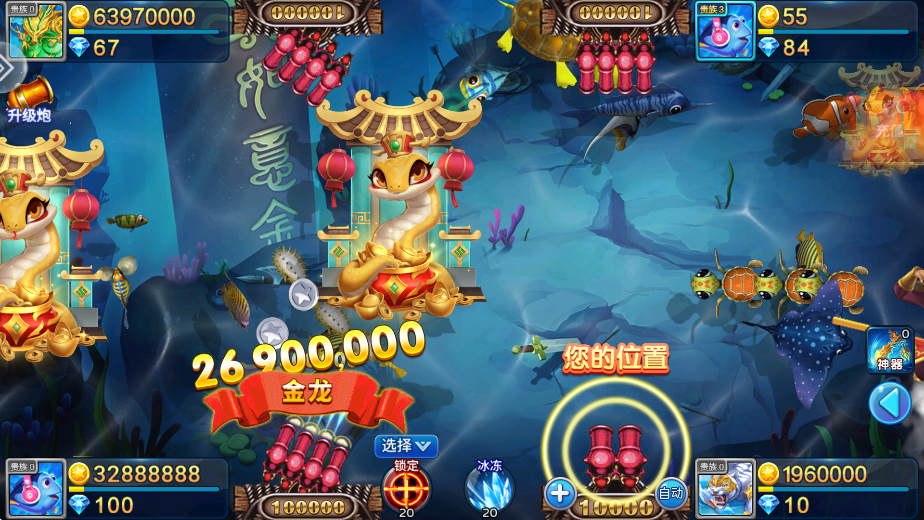Increase cannon bet with the plus button
Screen dimensions: 924x520
pyautogui.click(x=560, y=492)
